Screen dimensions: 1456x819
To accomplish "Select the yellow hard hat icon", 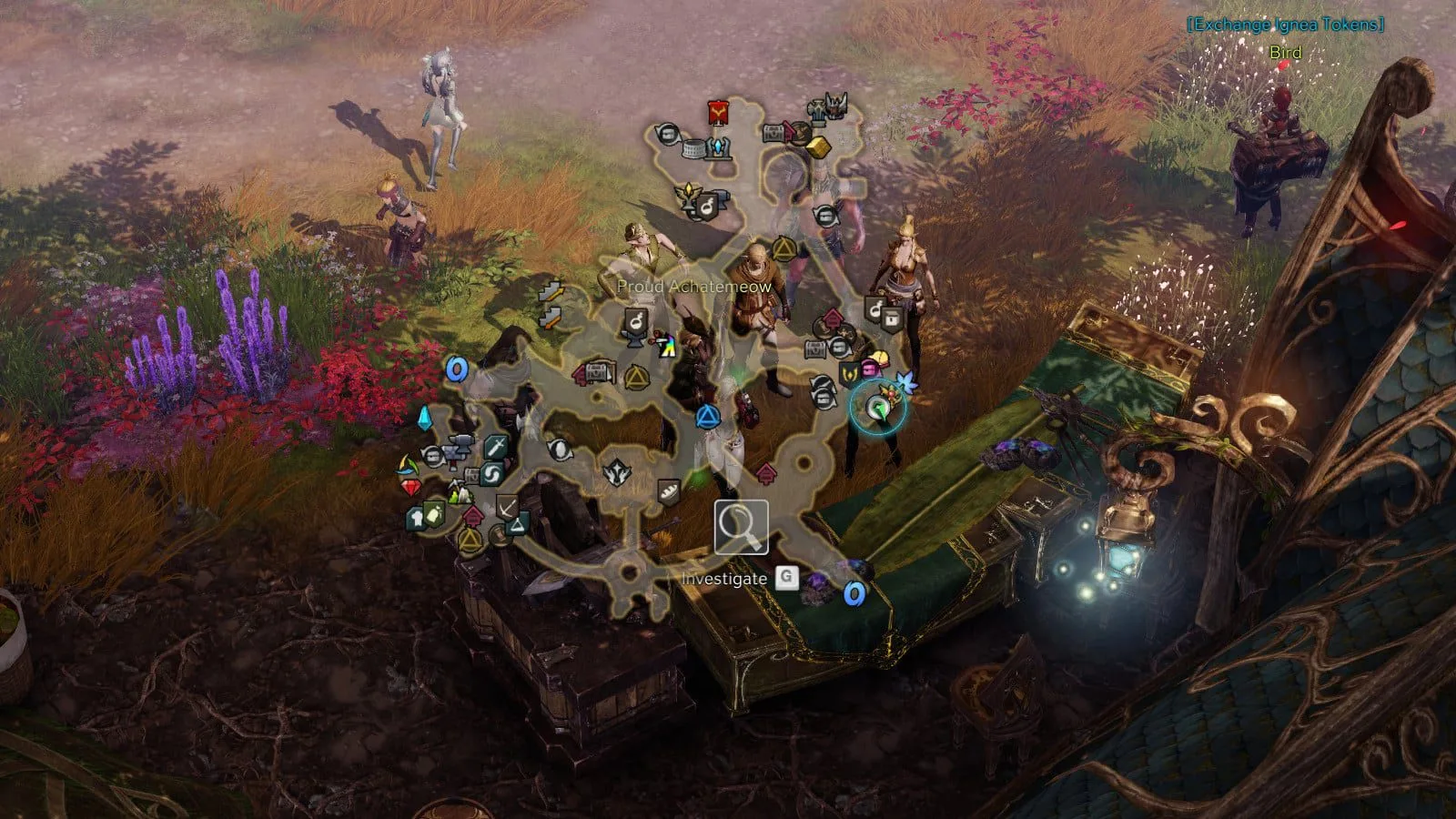I will point(881,359).
